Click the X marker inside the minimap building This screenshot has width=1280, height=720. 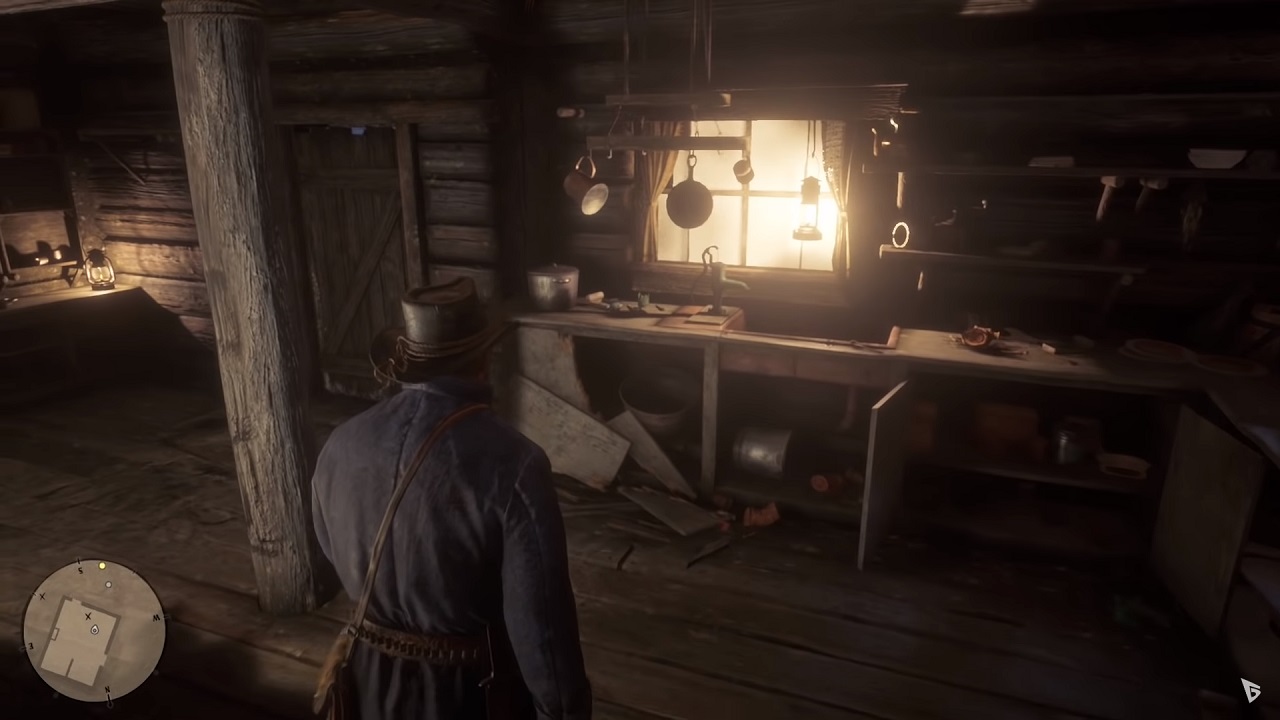click(x=88, y=615)
